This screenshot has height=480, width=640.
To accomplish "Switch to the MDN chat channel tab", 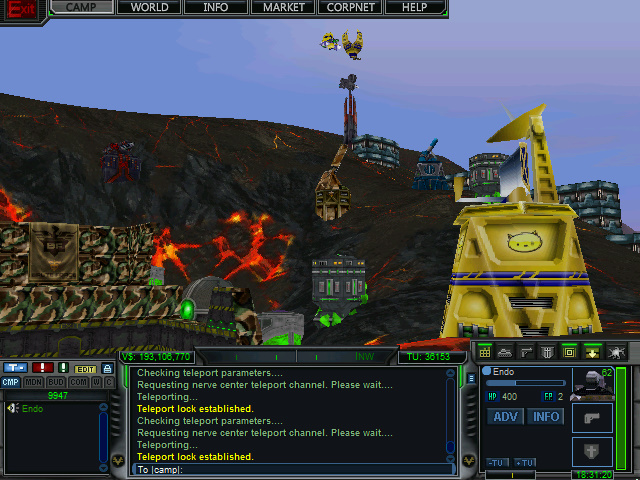I will click(33, 382).
